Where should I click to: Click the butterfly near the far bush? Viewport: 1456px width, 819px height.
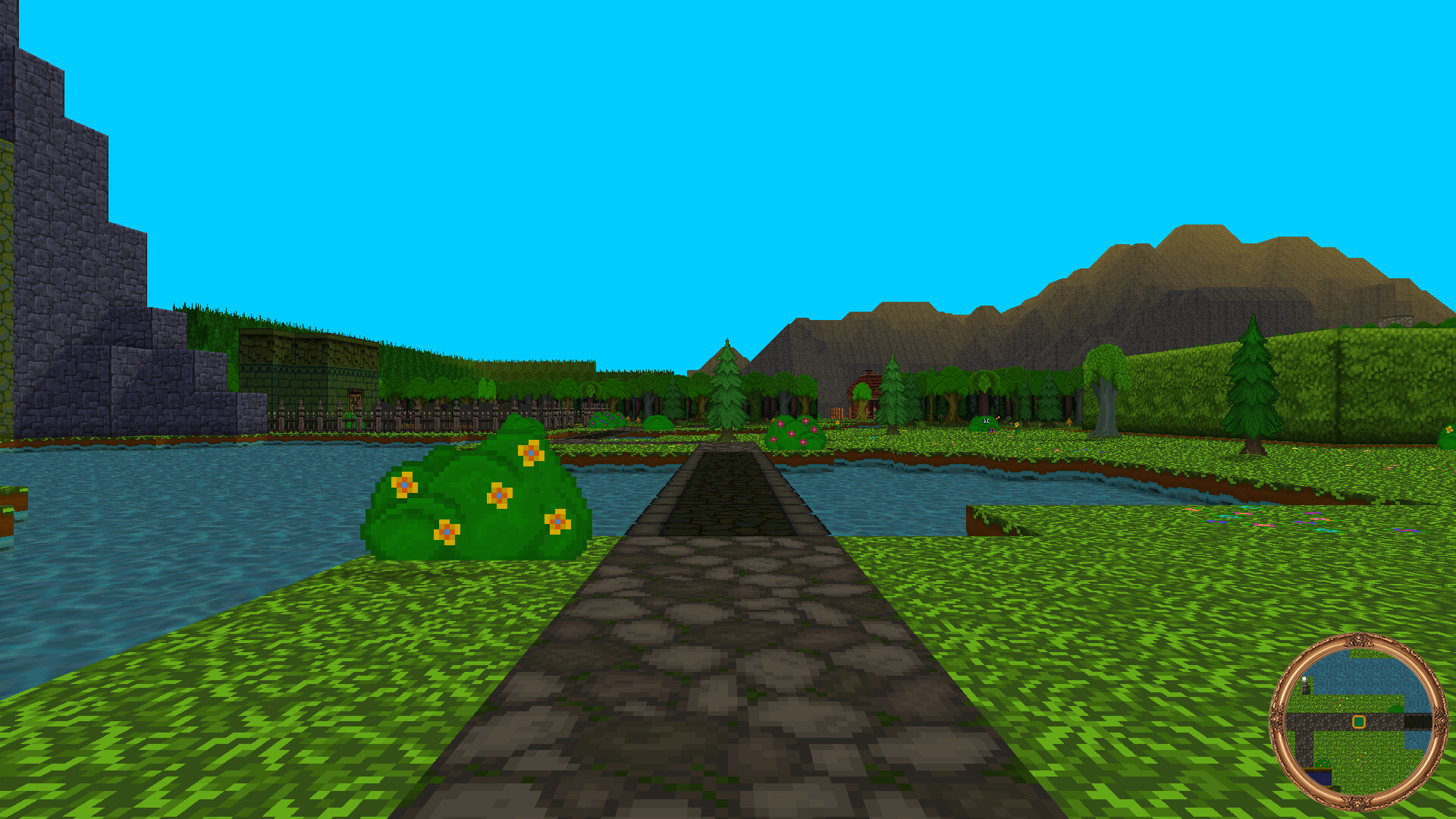click(987, 419)
